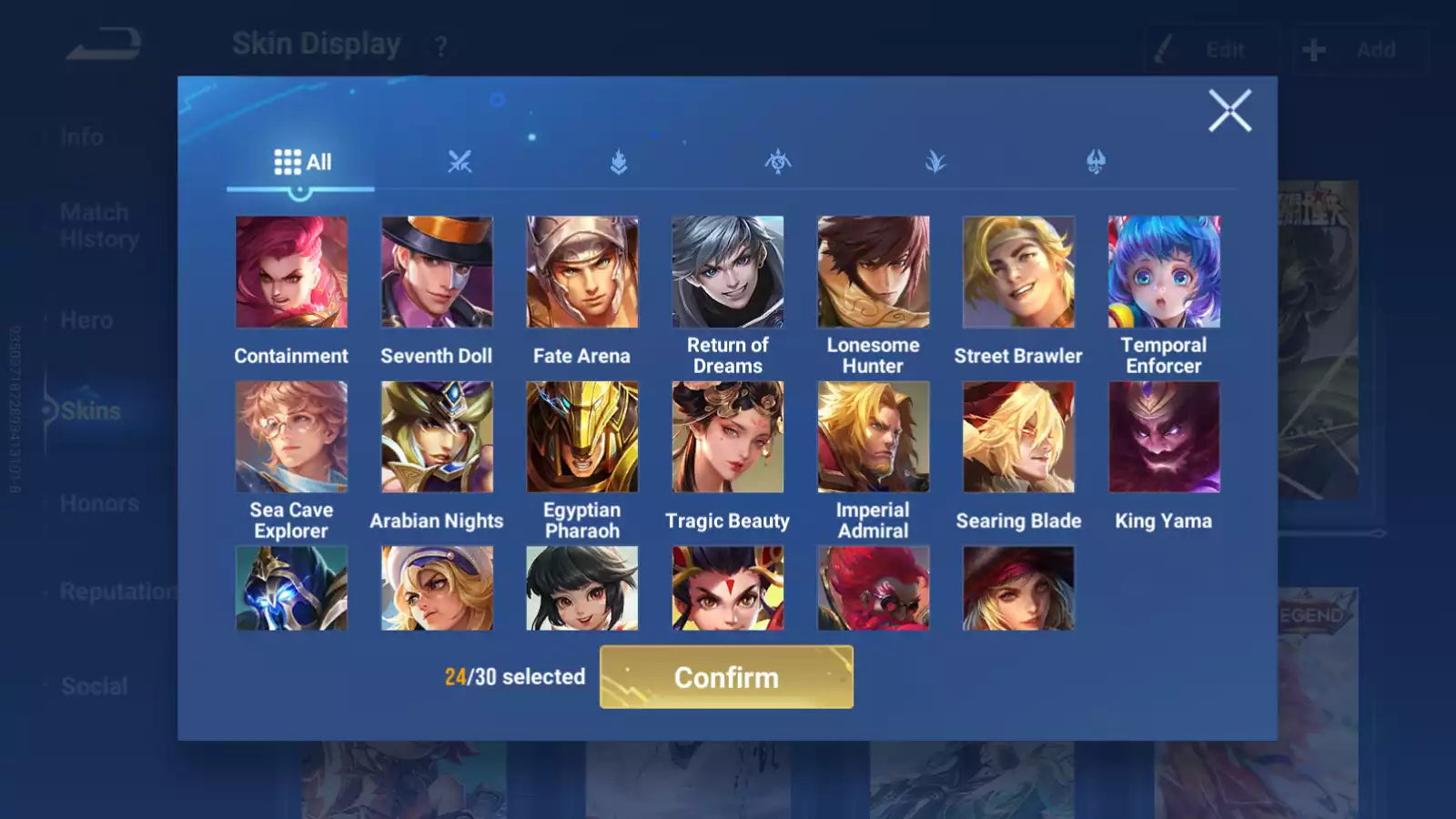Choose the Lonesome Hunter skin
The width and height of the screenshot is (1456, 819).
coord(874,272)
